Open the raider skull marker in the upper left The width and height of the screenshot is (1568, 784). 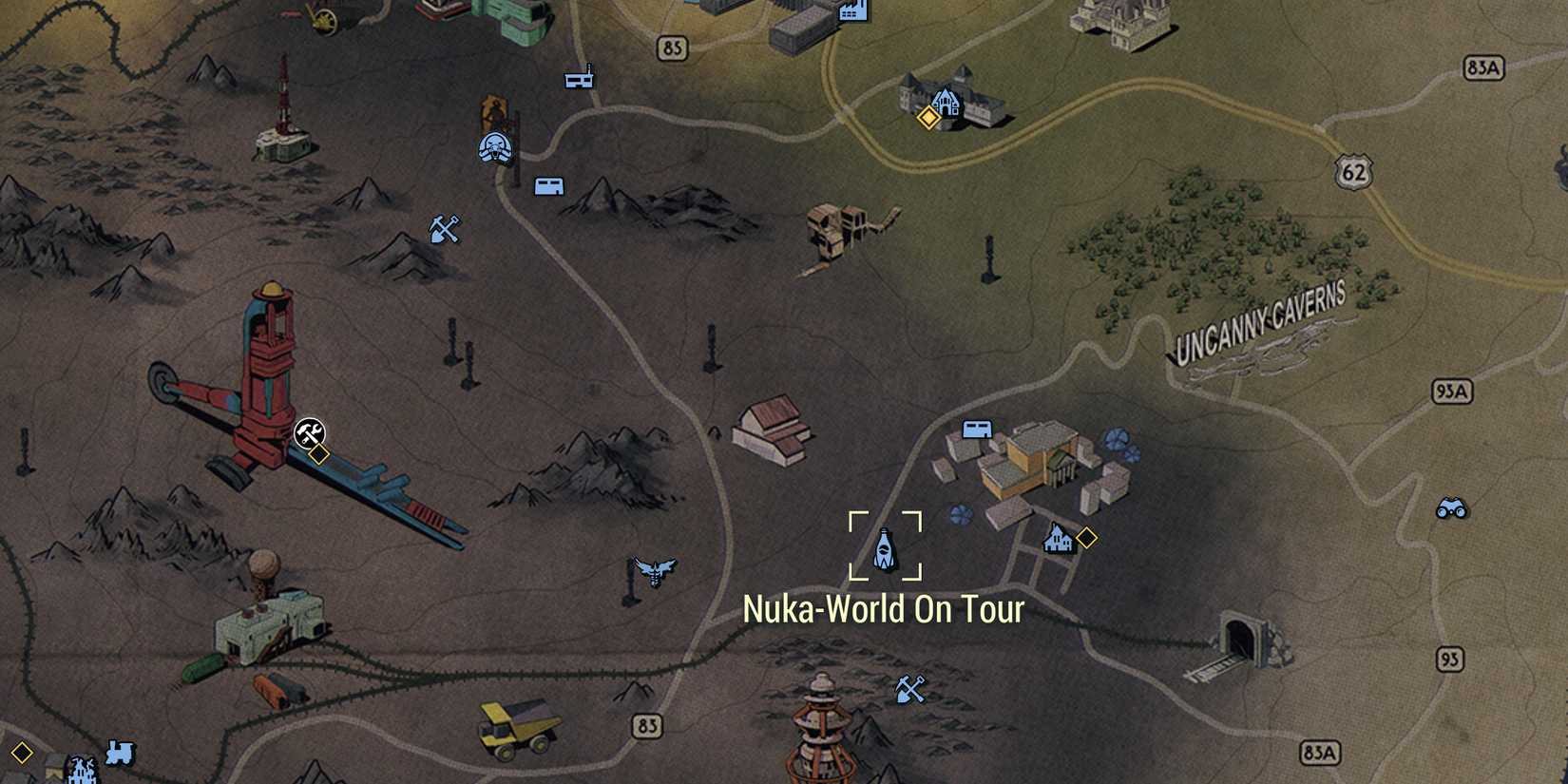[x=497, y=148]
